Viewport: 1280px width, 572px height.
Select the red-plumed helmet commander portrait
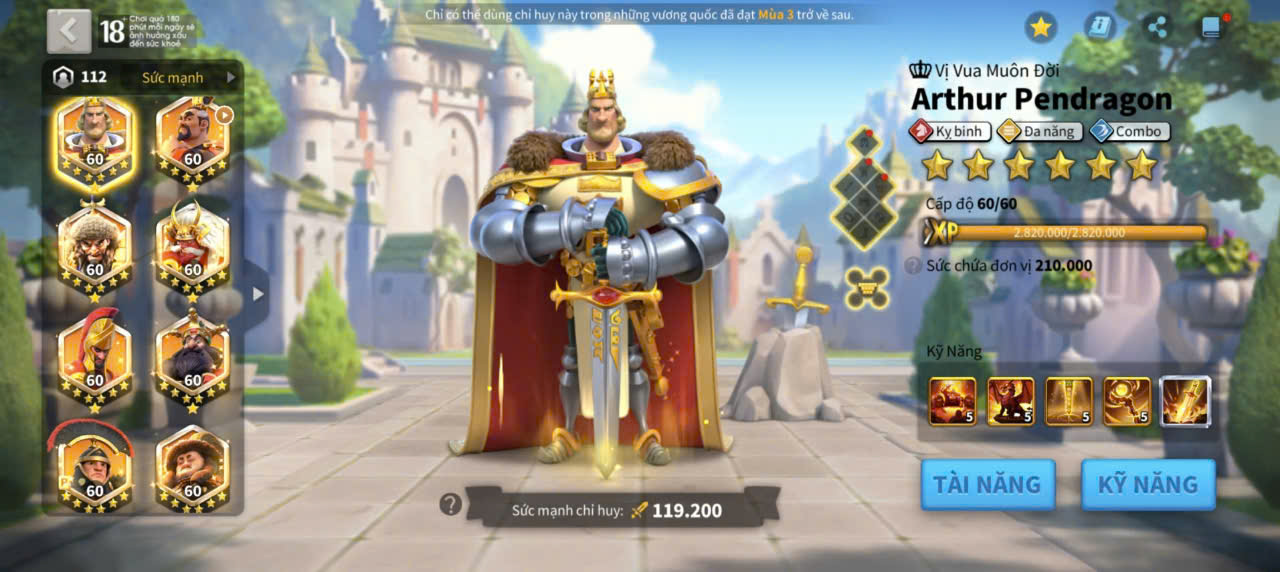95,360
